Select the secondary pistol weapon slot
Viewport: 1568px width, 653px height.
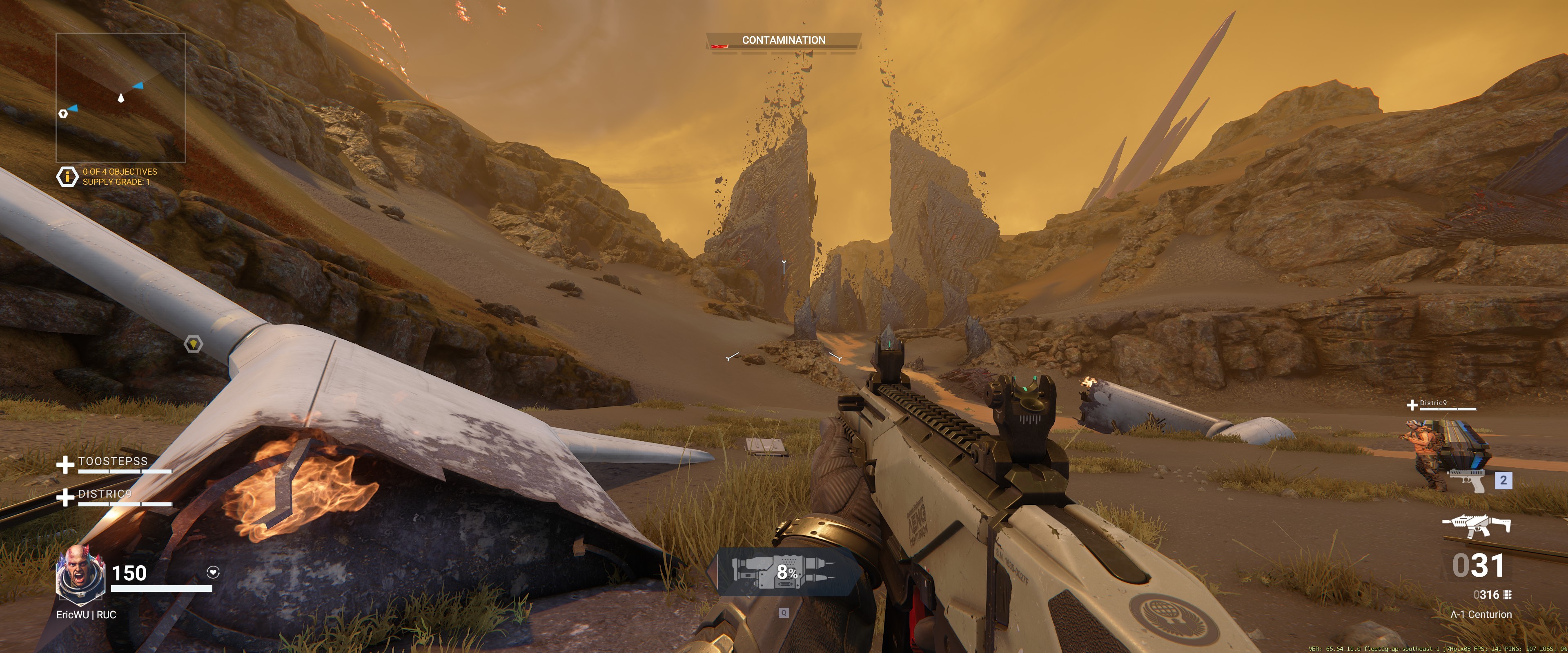click(1468, 480)
